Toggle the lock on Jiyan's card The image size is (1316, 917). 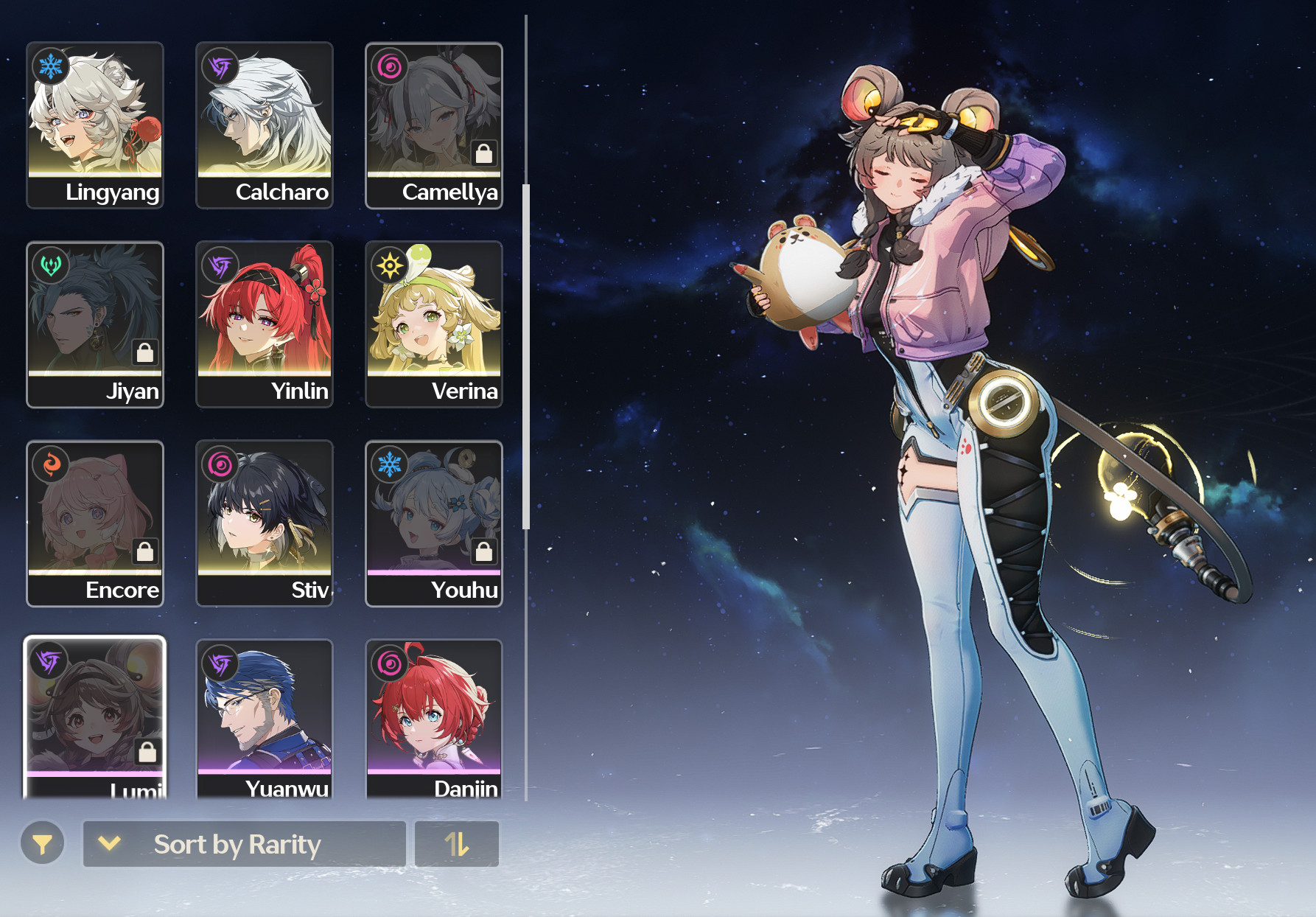pos(145,352)
